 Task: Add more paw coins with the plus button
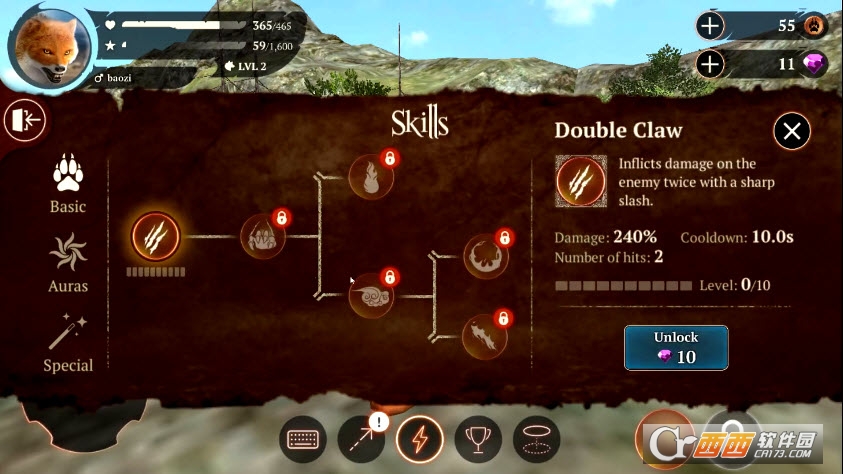pyautogui.click(x=710, y=26)
